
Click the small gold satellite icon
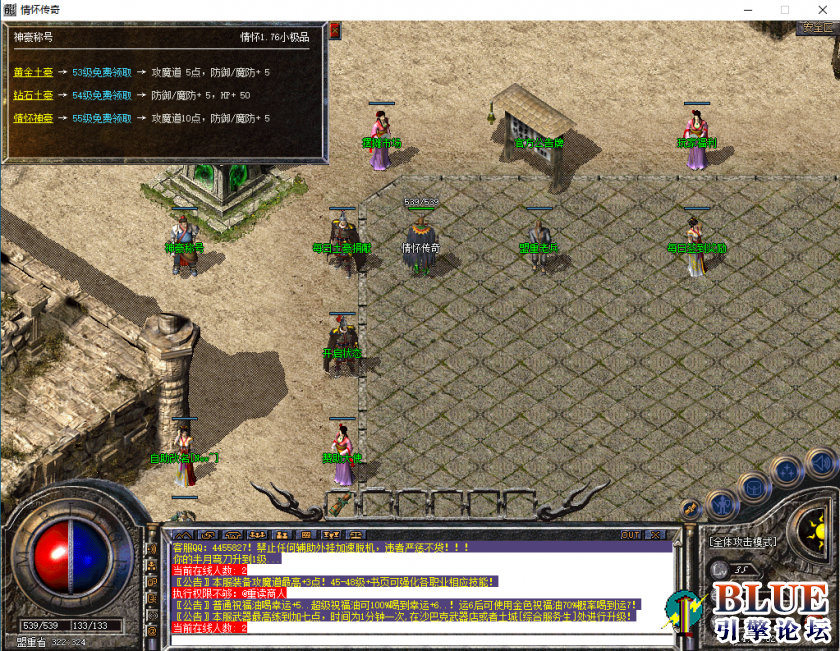pyautogui.click(x=689, y=509)
